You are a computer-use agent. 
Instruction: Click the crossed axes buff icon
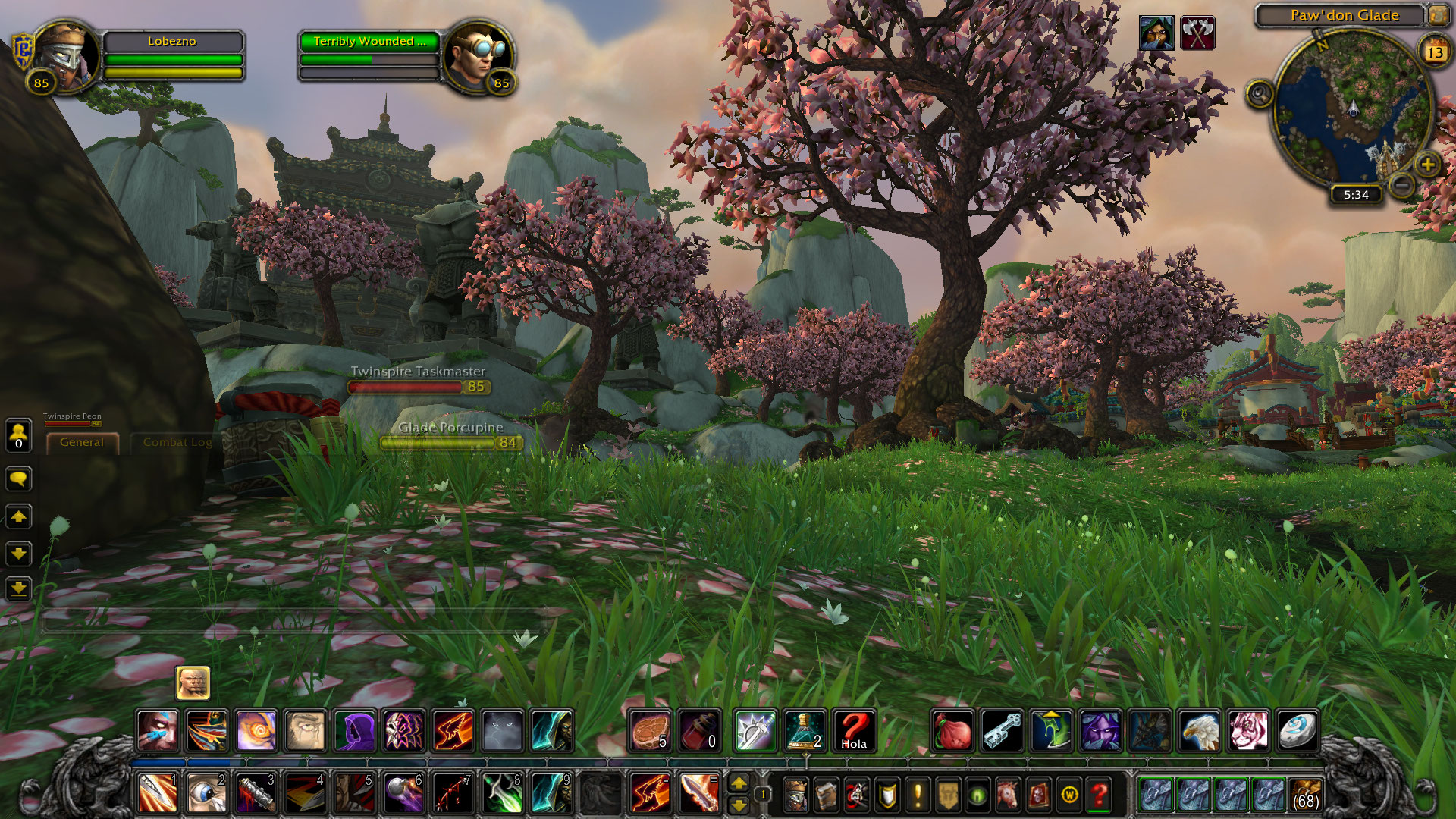point(1197,33)
